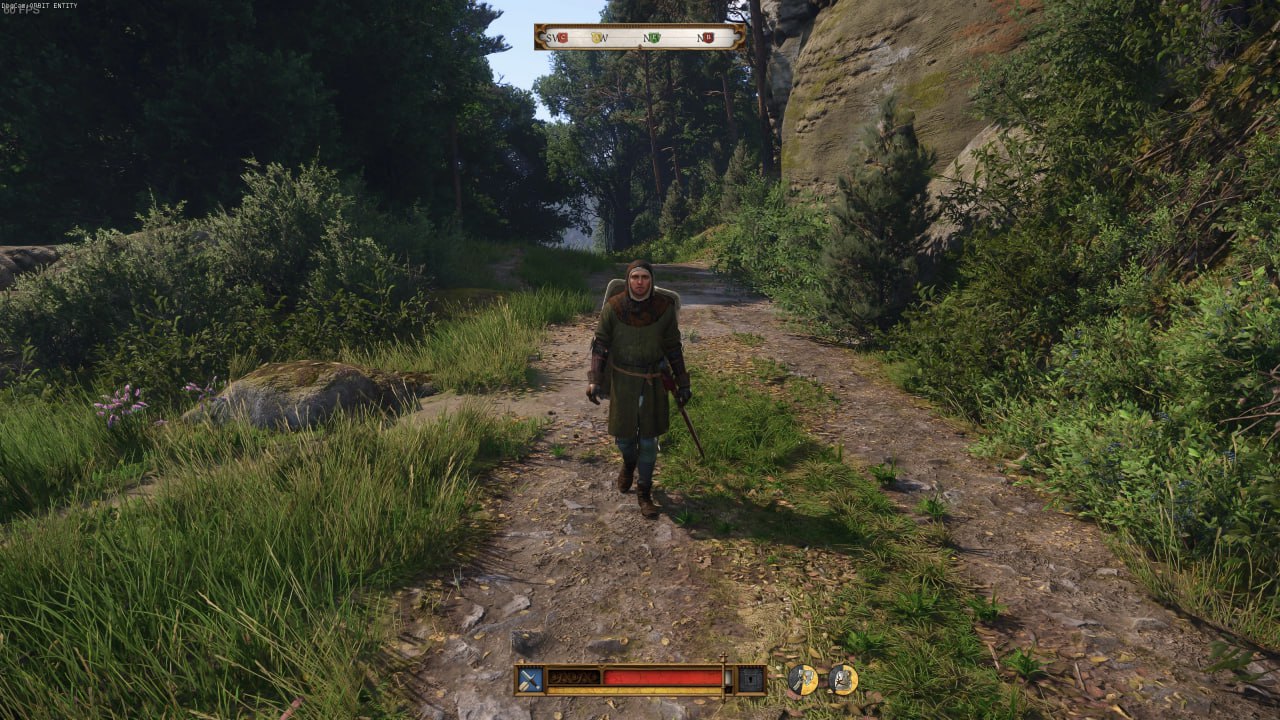Click the green shield marker on compass
This screenshot has width=1280, height=720.
(654, 38)
